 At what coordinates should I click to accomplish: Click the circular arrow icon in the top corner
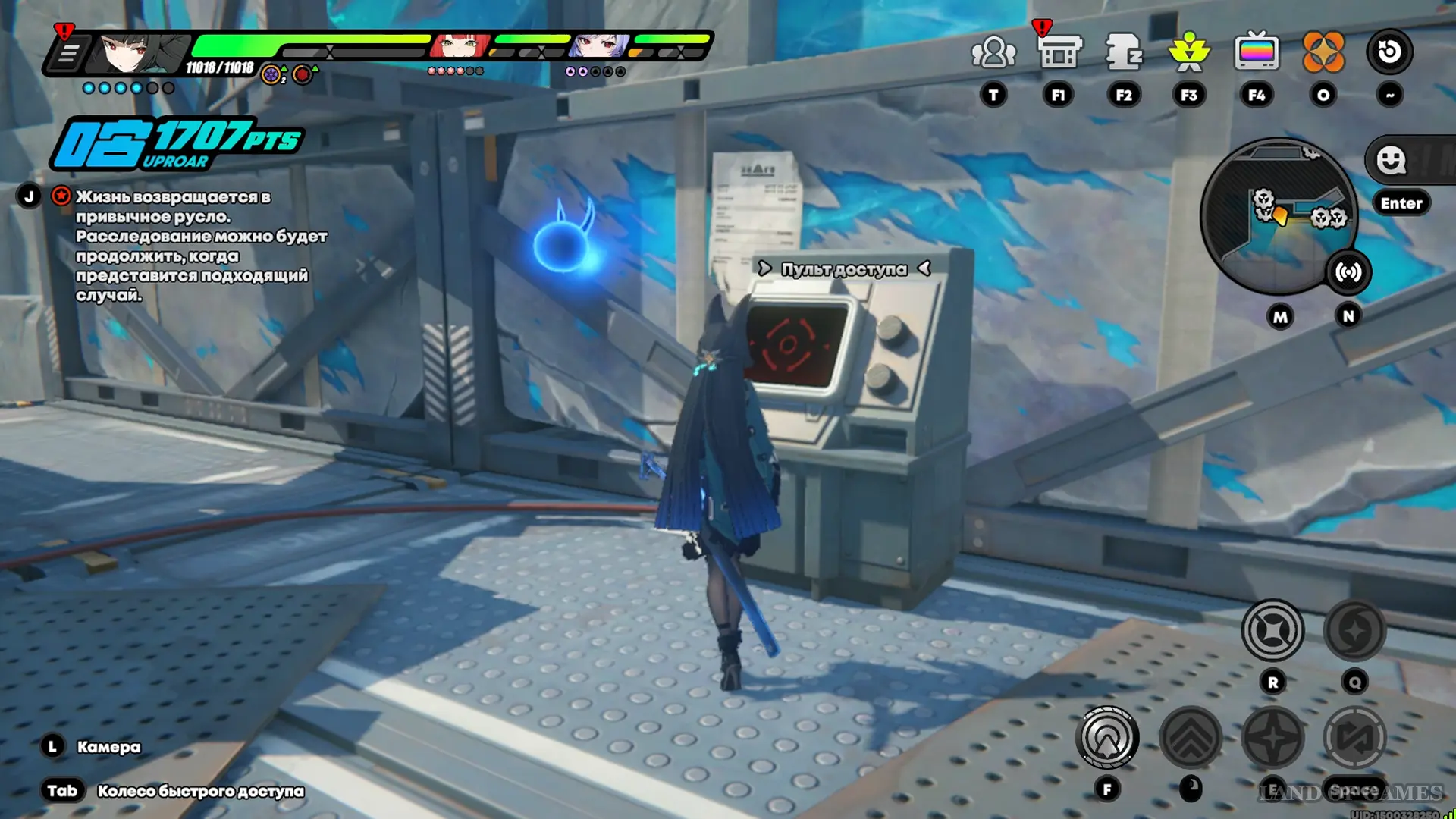click(x=1389, y=52)
